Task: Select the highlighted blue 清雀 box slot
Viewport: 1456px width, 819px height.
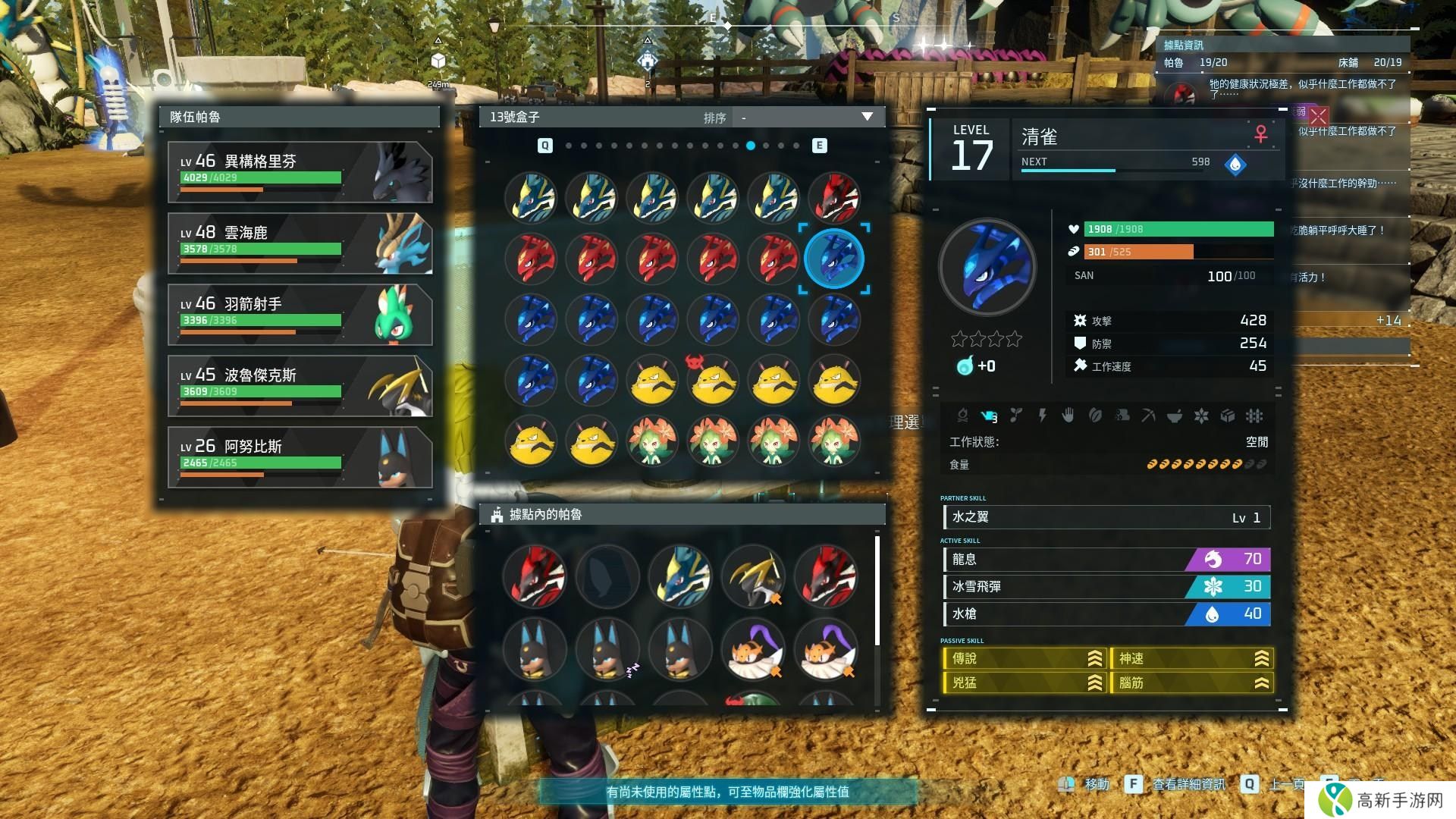Action: tap(833, 259)
